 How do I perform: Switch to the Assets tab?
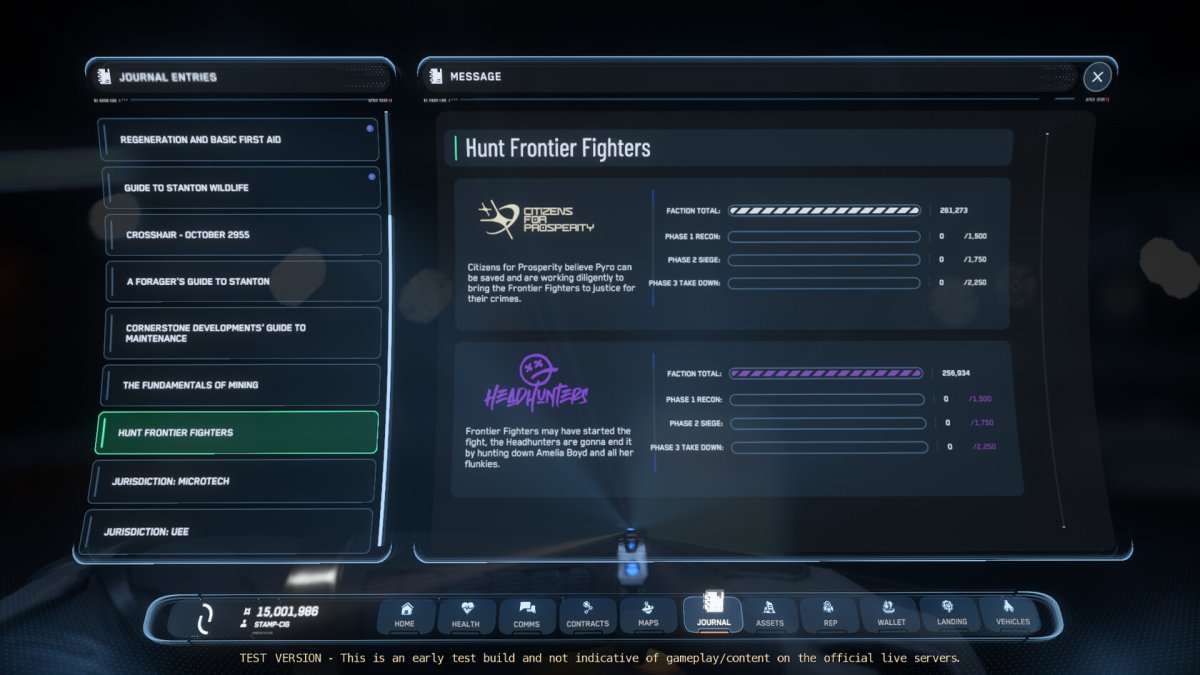point(770,615)
